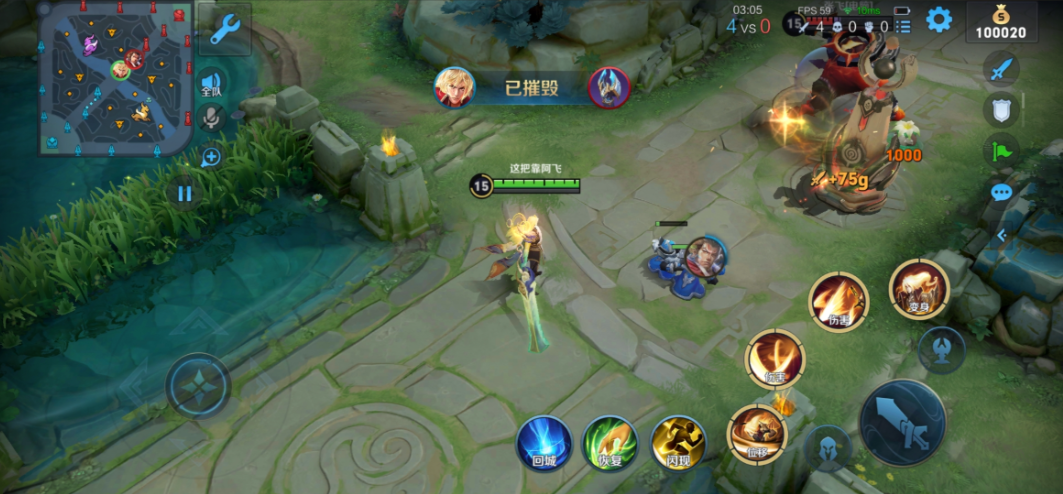The image size is (1063, 494).
Task: Send the shield retreat signal
Action: tap(1001, 109)
